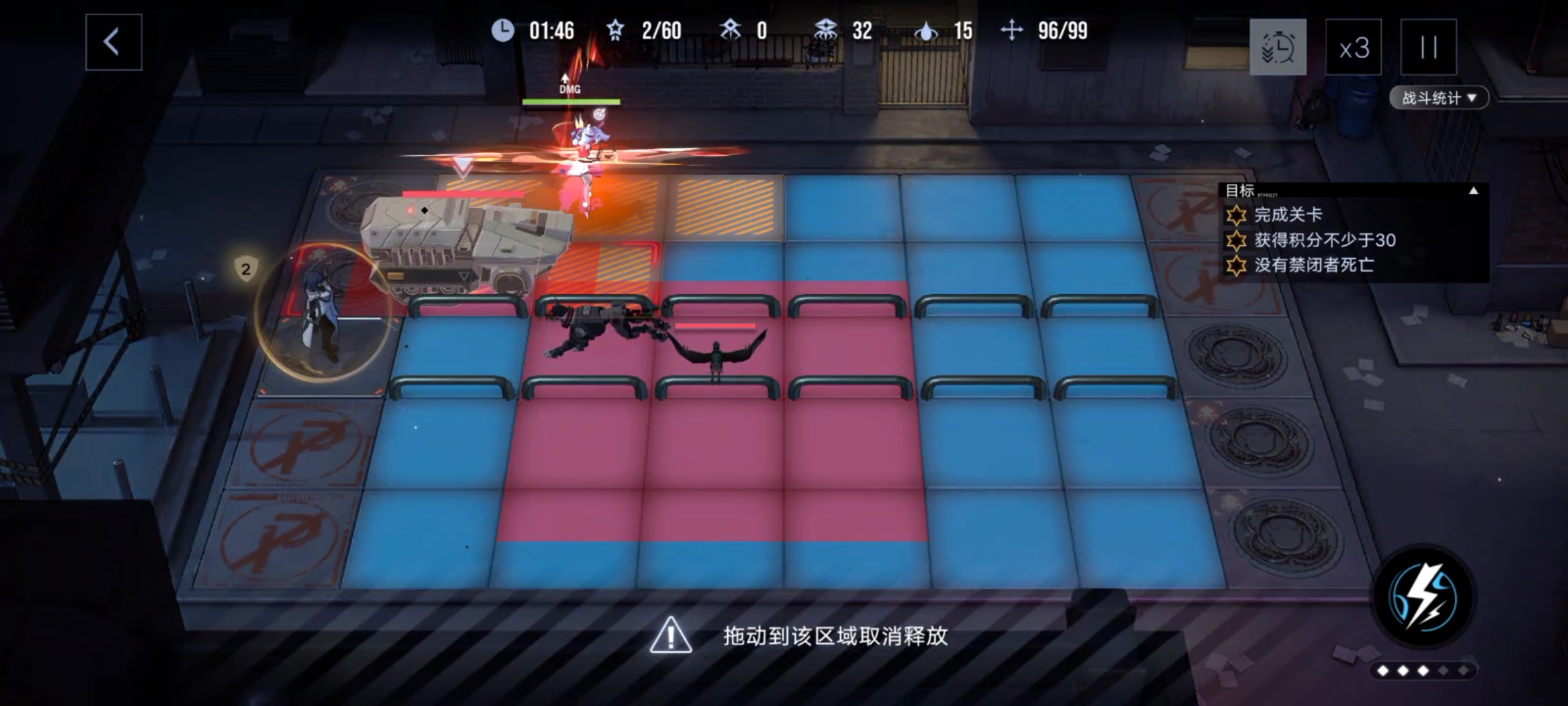
Task: Click the green DMG health bar above the boss
Action: pos(570,102)
